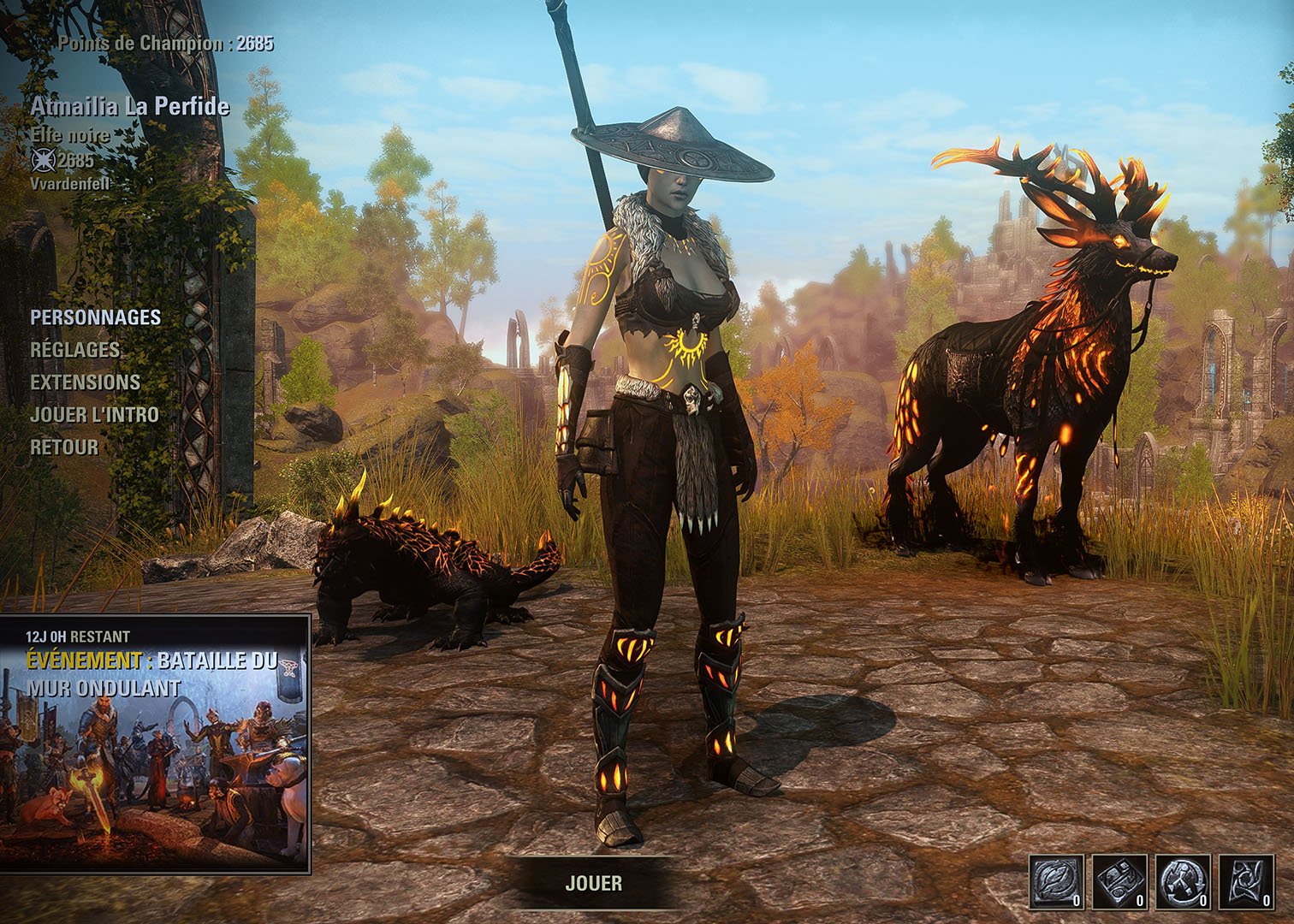The width and height of the screenshot is (1294, 924).
Task: Open the Réglages settings menu
Action: [75, 350]
